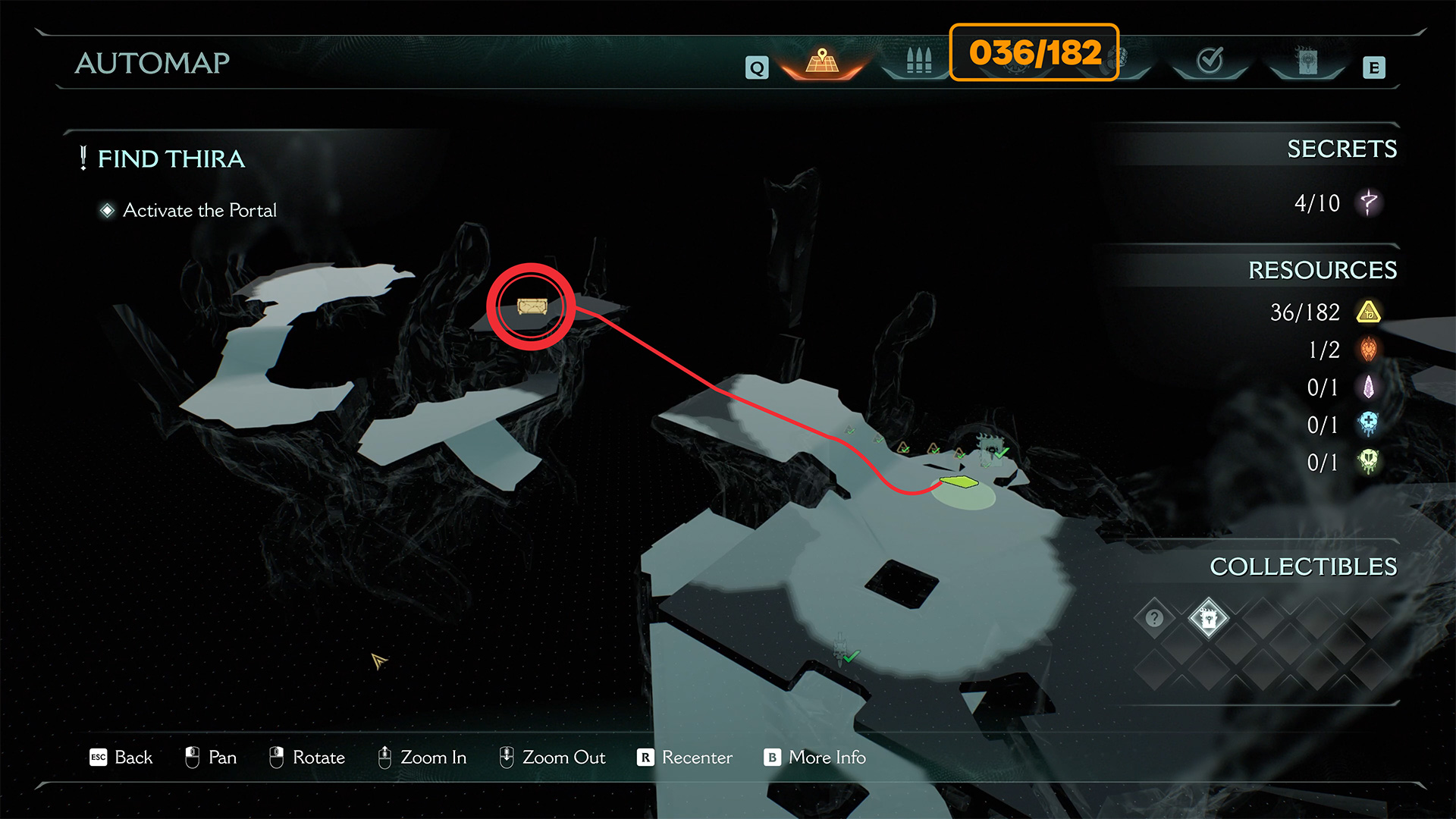Recenter the automap view
The height and width of the screenshot is (819, 1456).
tap(685, 758)
